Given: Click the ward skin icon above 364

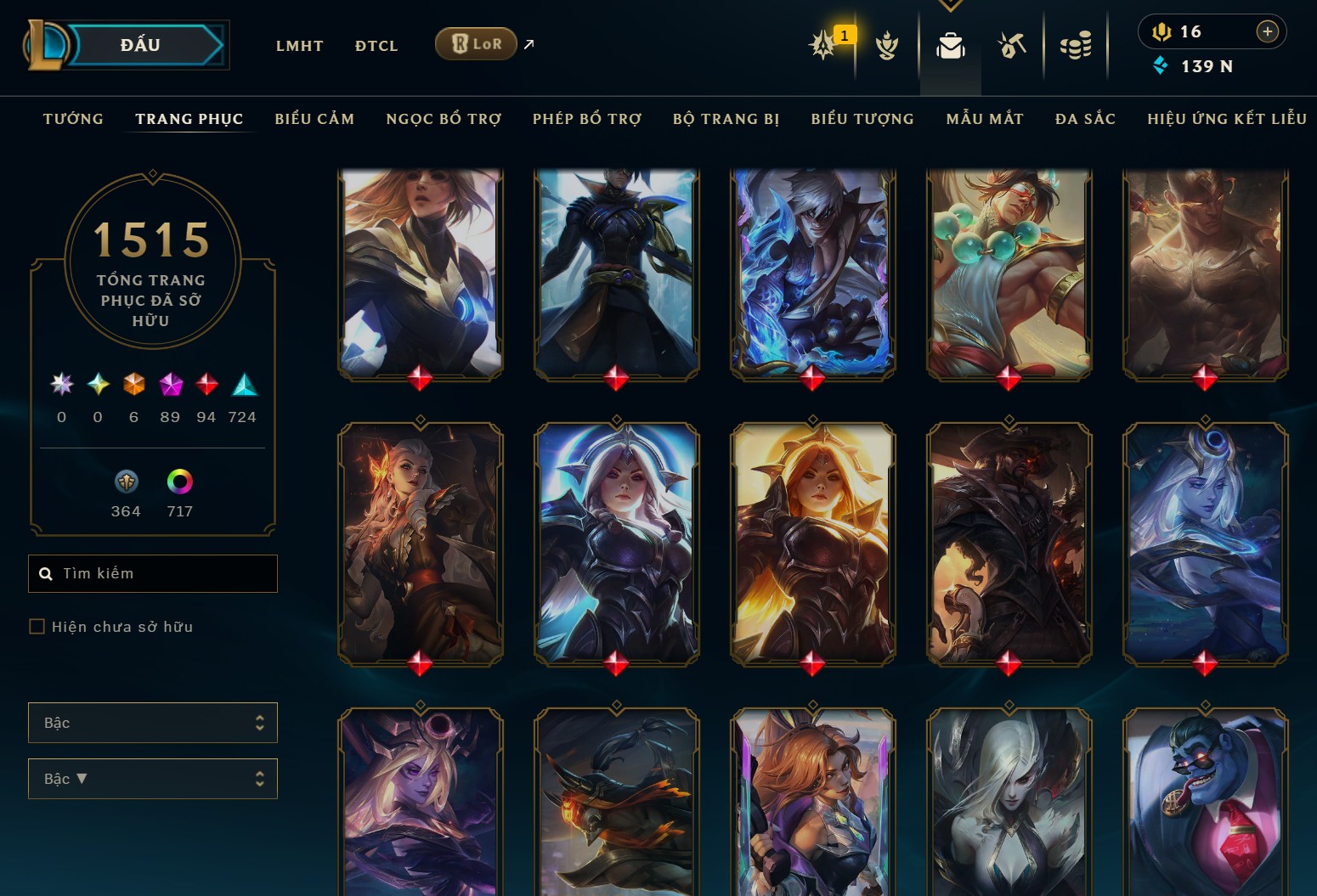Looking at the screenshot, I should (x=126, y=480).
